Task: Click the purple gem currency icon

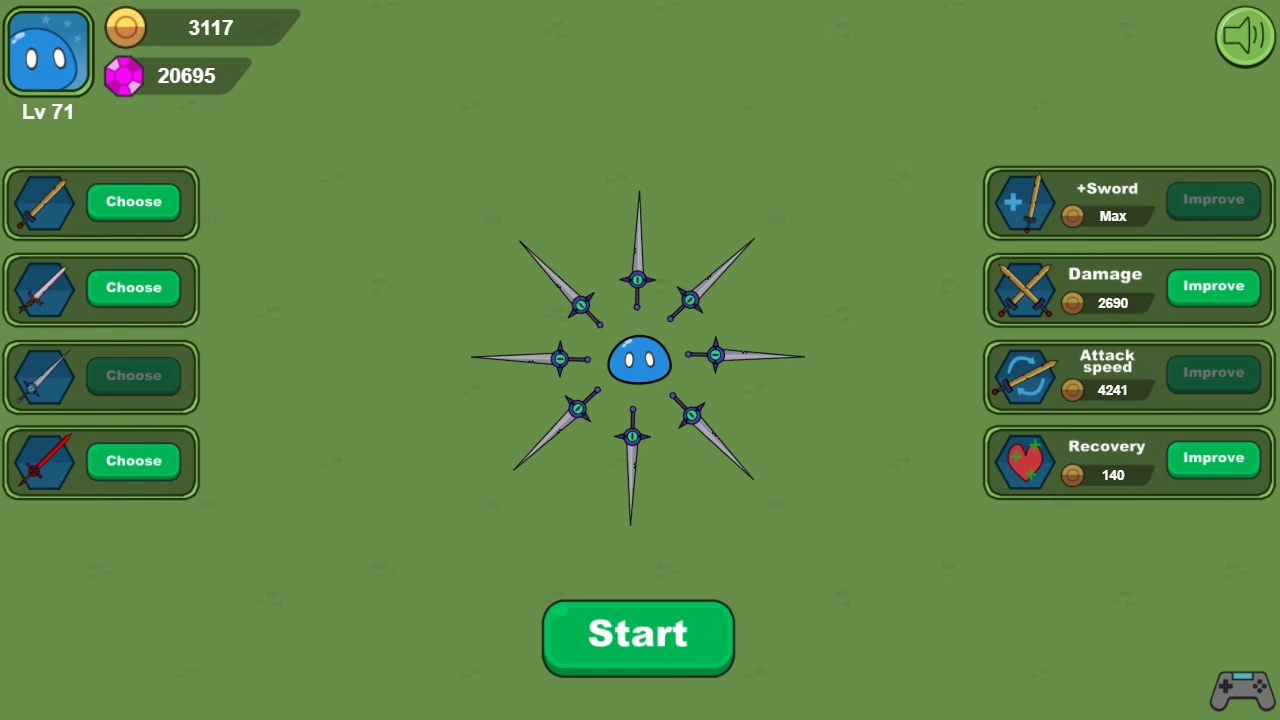Action: (124, 76)
